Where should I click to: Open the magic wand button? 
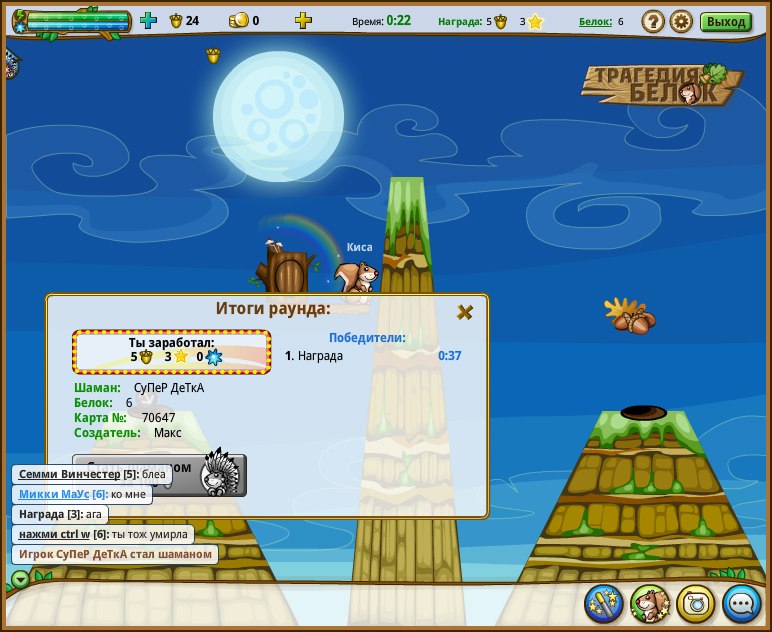pos(604,603)
